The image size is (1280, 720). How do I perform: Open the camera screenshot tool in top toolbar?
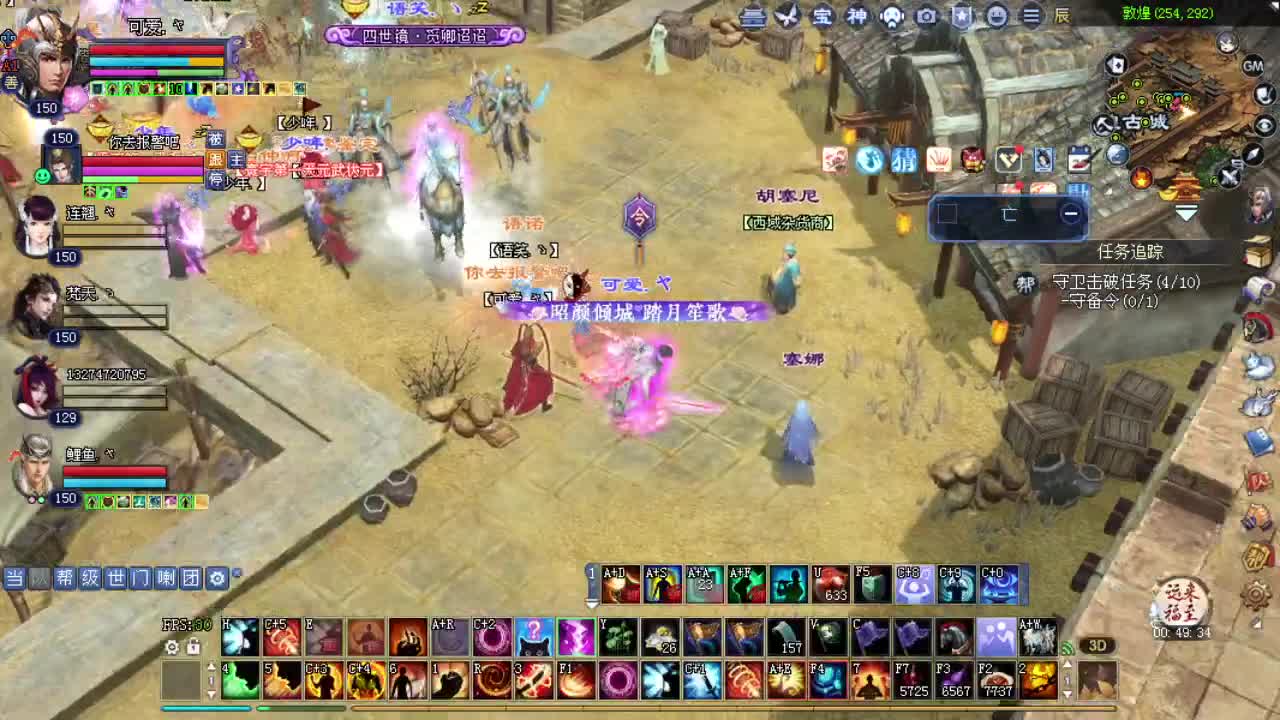coord(924,17)
